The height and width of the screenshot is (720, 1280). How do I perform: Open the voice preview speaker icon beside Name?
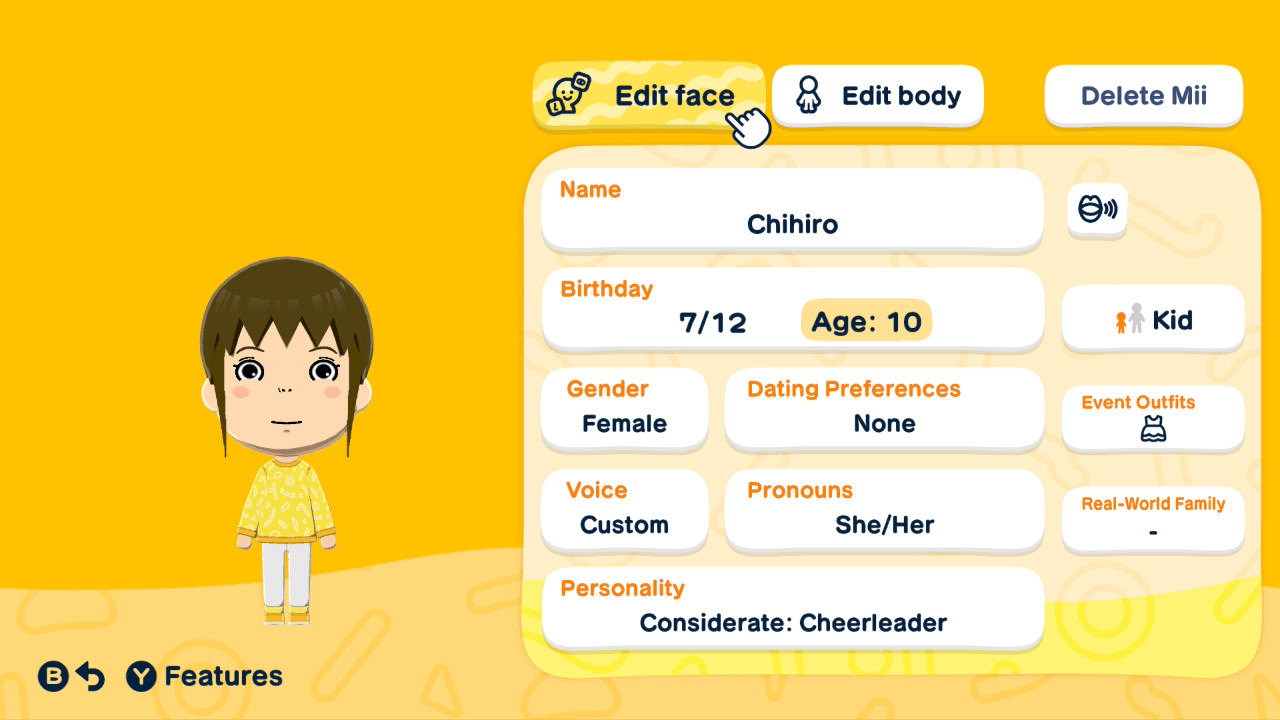(1096, 211)
